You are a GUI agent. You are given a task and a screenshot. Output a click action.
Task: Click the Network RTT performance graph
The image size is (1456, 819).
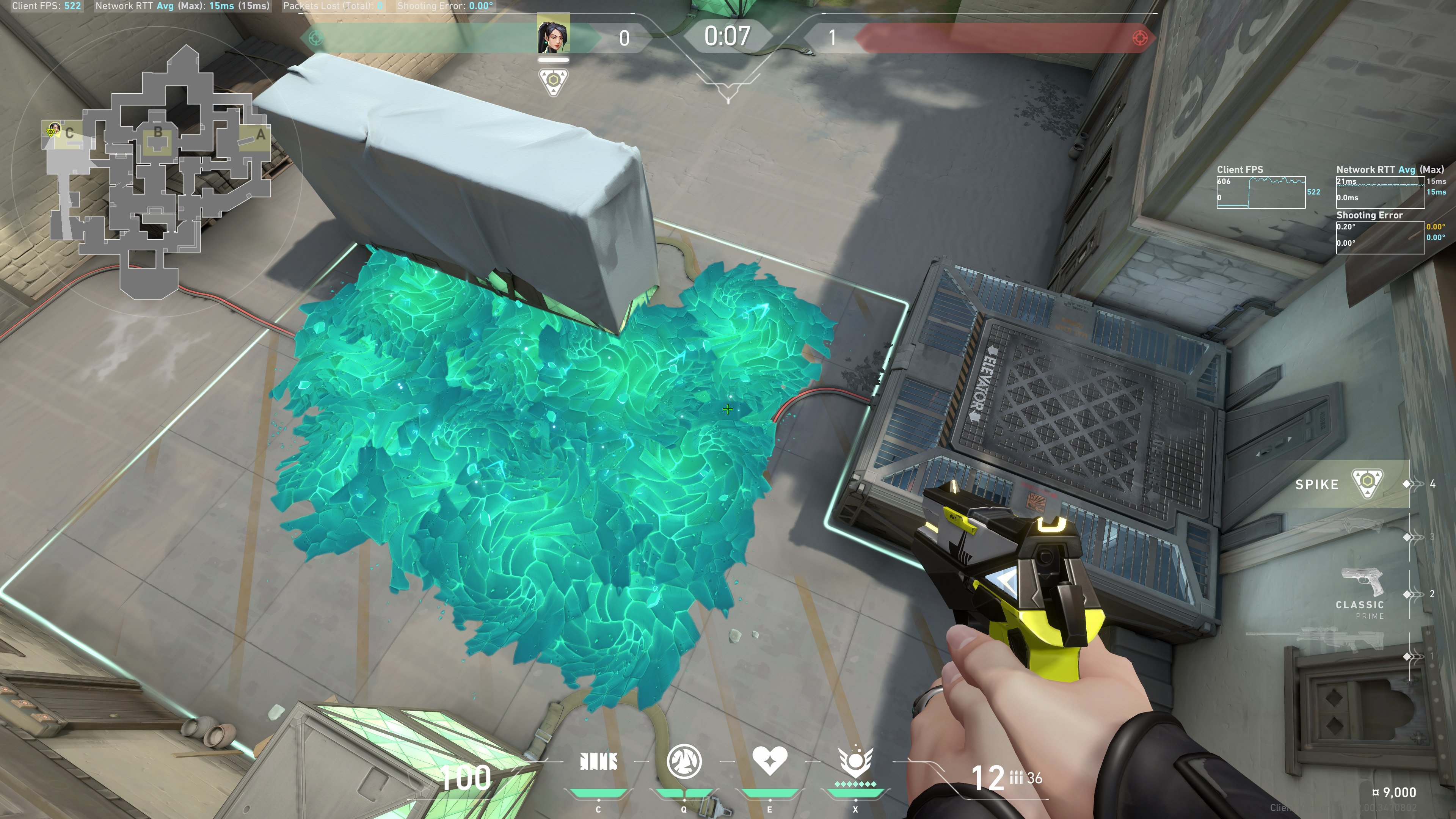(1380, 192)
